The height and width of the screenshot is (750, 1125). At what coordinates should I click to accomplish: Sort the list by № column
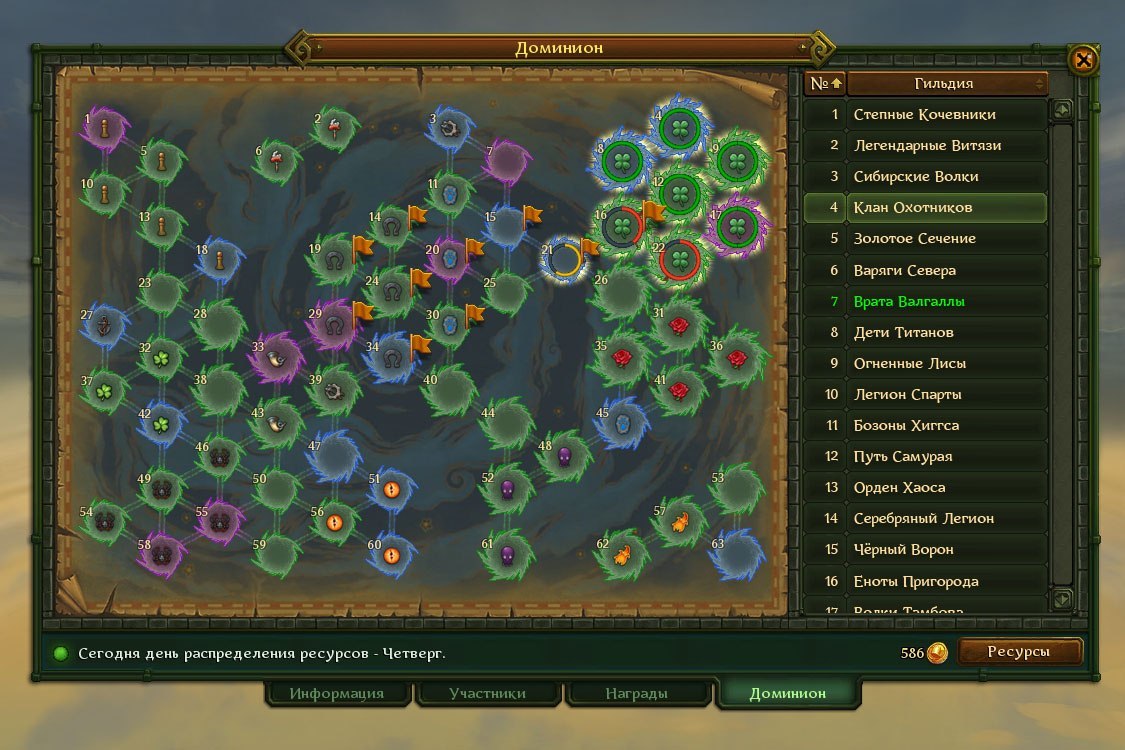point(825,83)
